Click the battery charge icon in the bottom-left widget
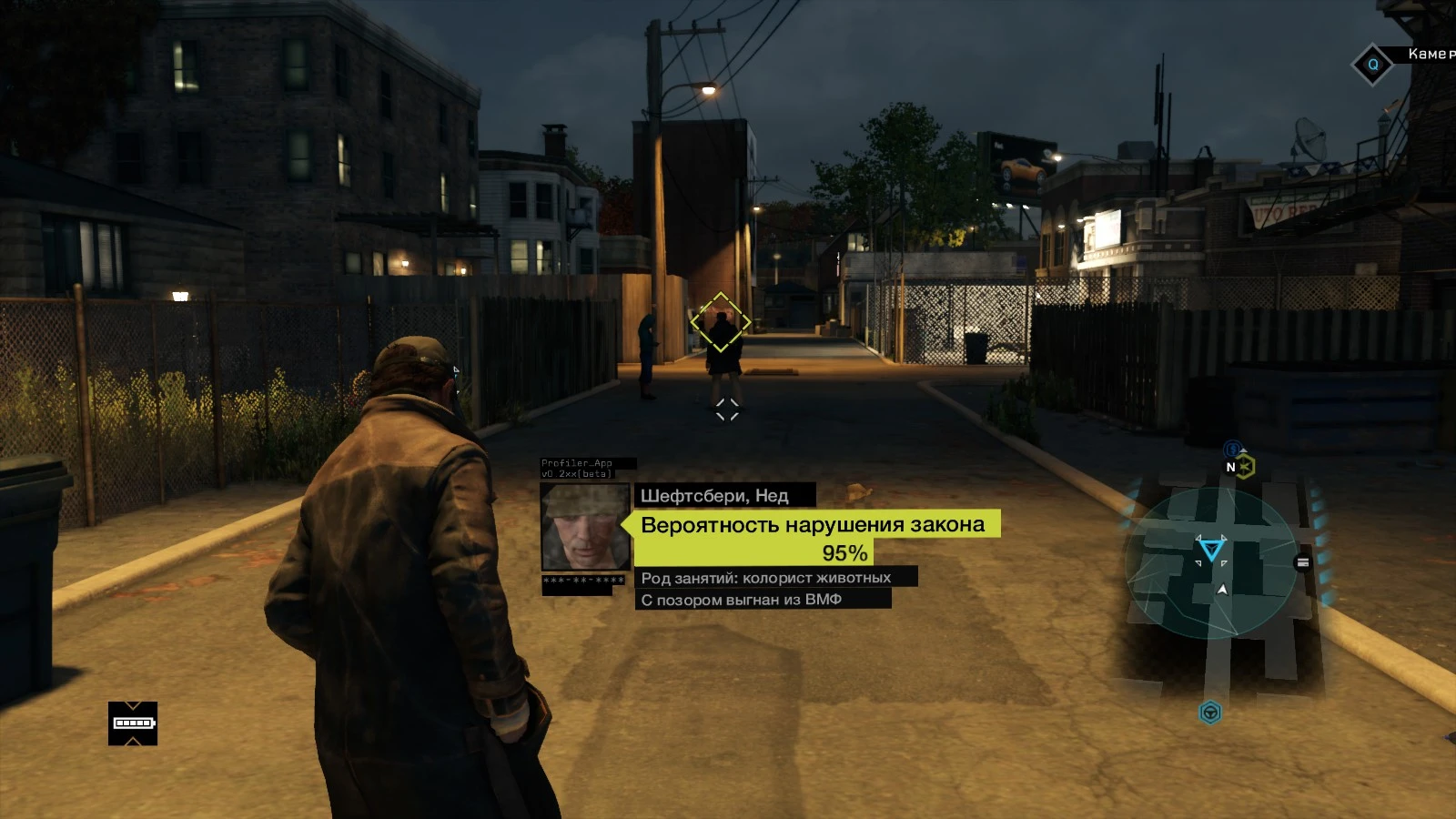This screenshot has width=1456, height=819. 133,723
